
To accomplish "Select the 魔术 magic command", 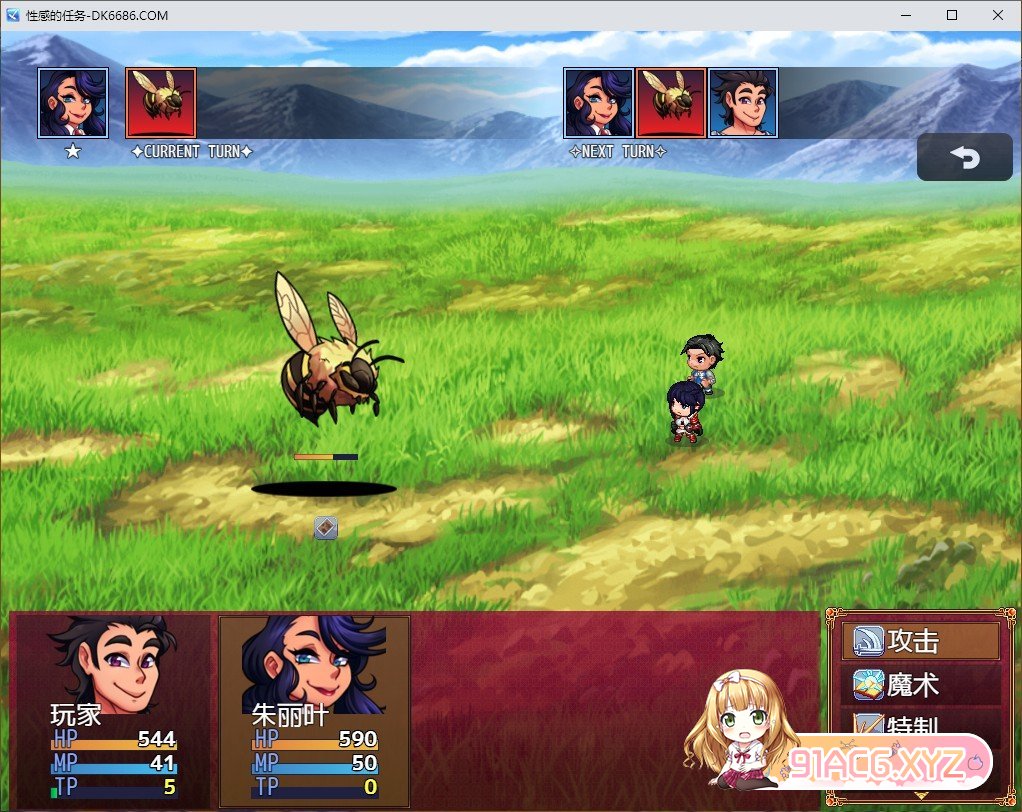I will (920, 686).
